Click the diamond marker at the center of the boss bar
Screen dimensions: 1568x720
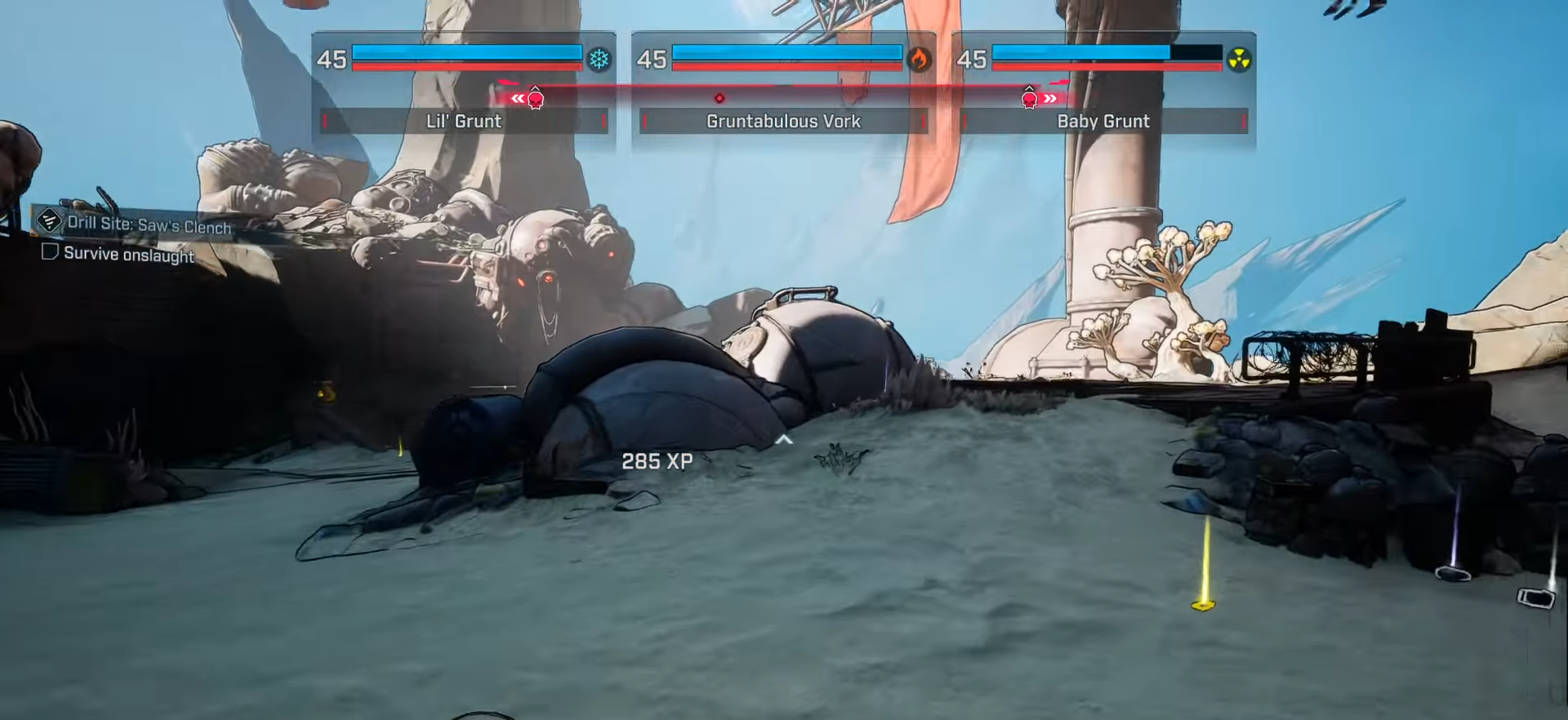click(x=719, y=97)
